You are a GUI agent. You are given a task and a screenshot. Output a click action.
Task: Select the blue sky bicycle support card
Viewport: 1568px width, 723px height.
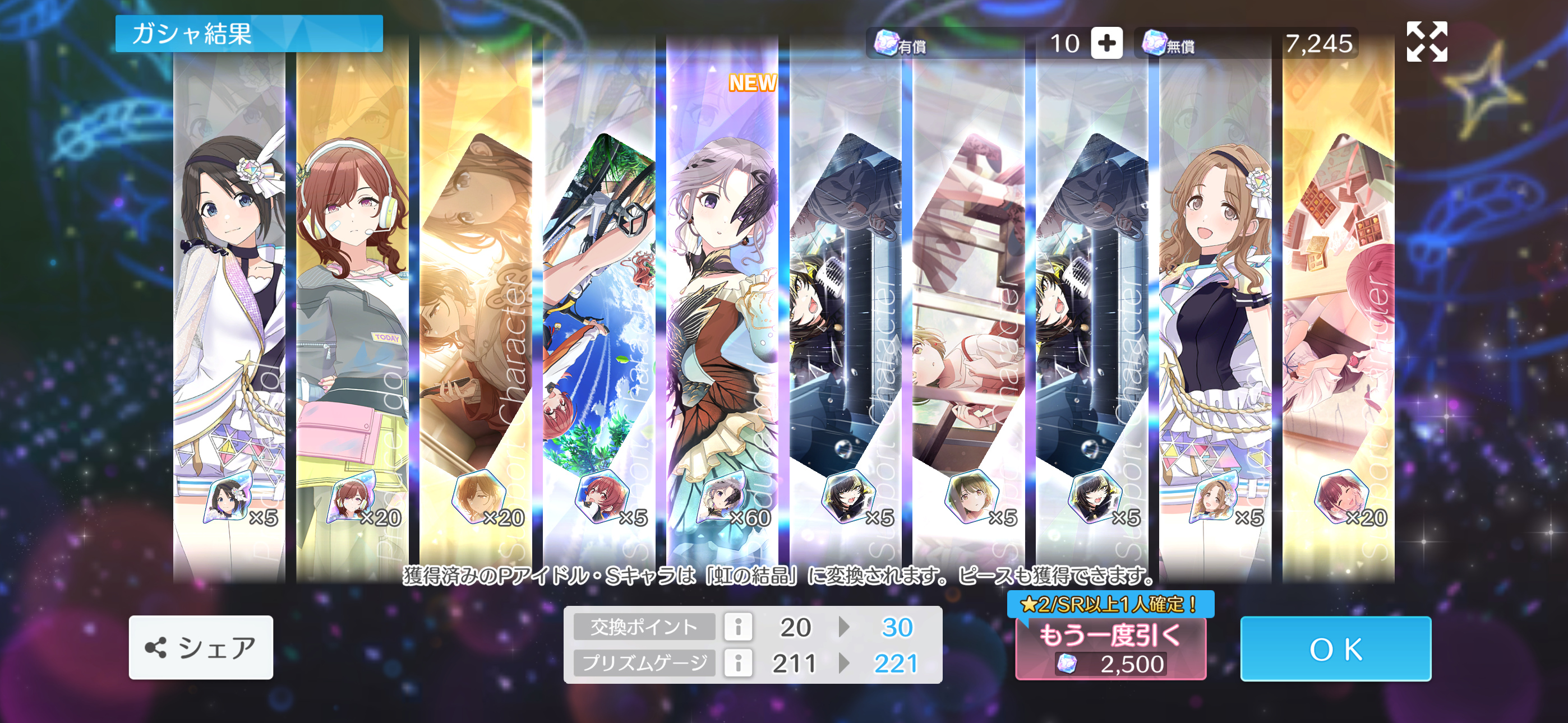pos(599,304)
